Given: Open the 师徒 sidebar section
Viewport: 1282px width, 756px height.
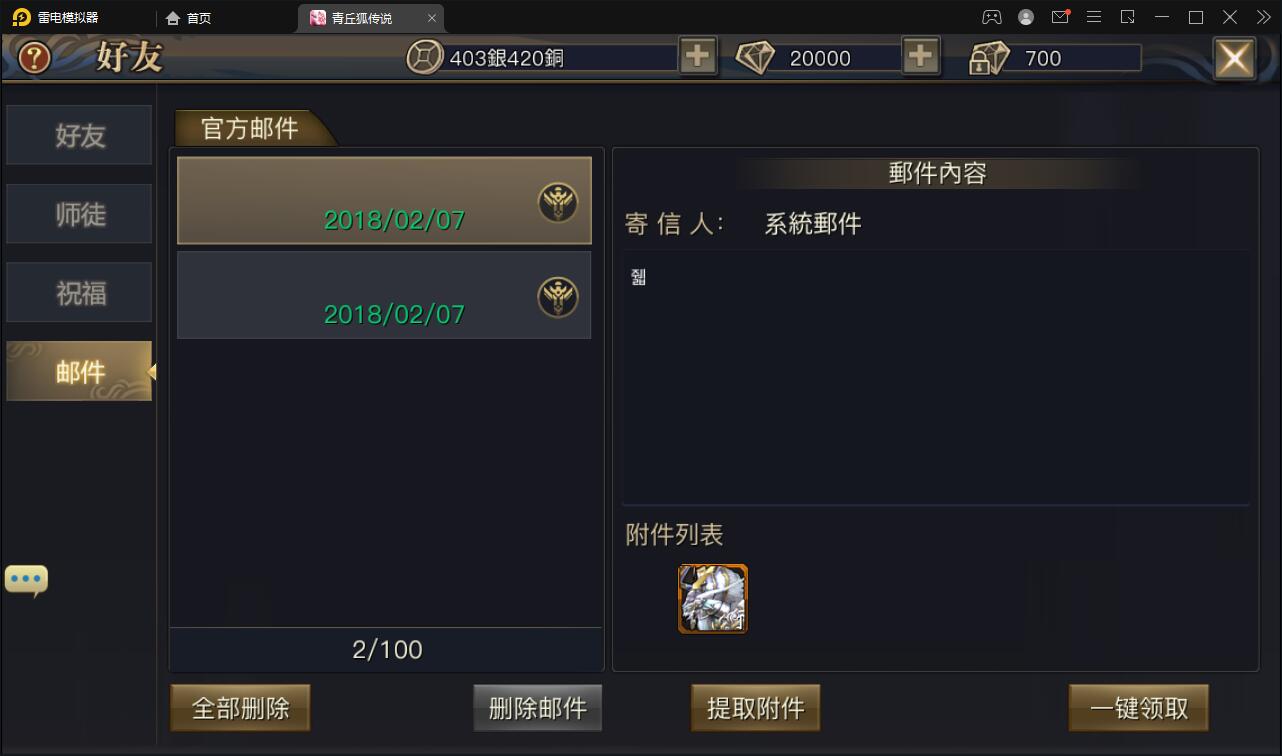Looking at the screenshot, I should (x=79, y=213).
